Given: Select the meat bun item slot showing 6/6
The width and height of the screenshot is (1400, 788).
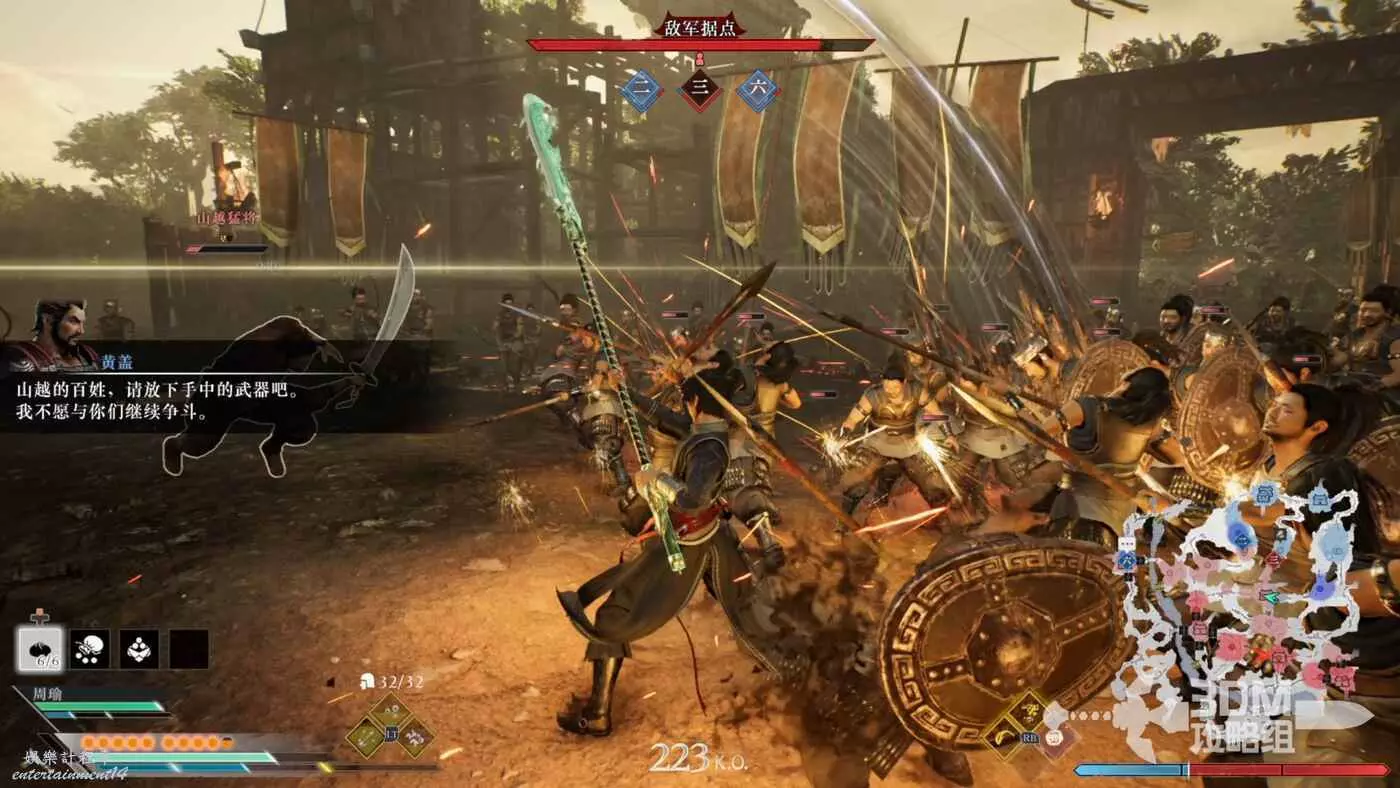Looking at the screenshot, I should [x=40, y=649].
